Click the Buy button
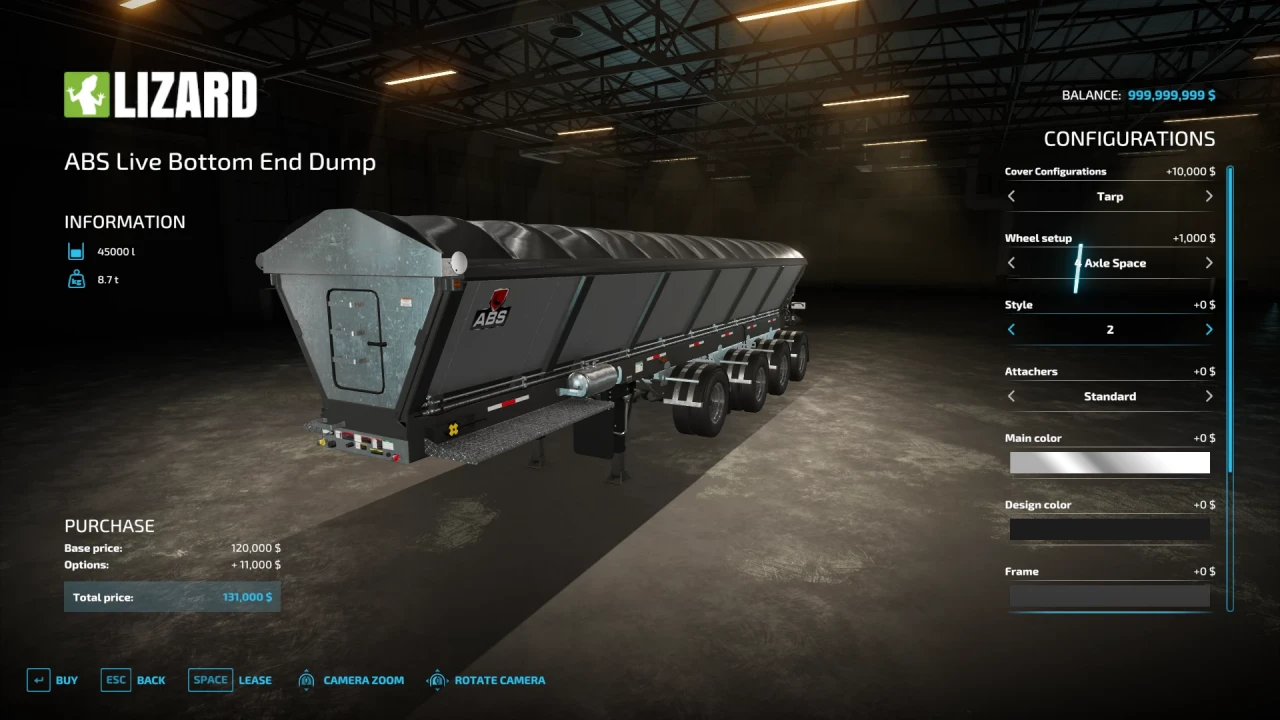The image size is (1280, 720). click(x=52, y=680)
